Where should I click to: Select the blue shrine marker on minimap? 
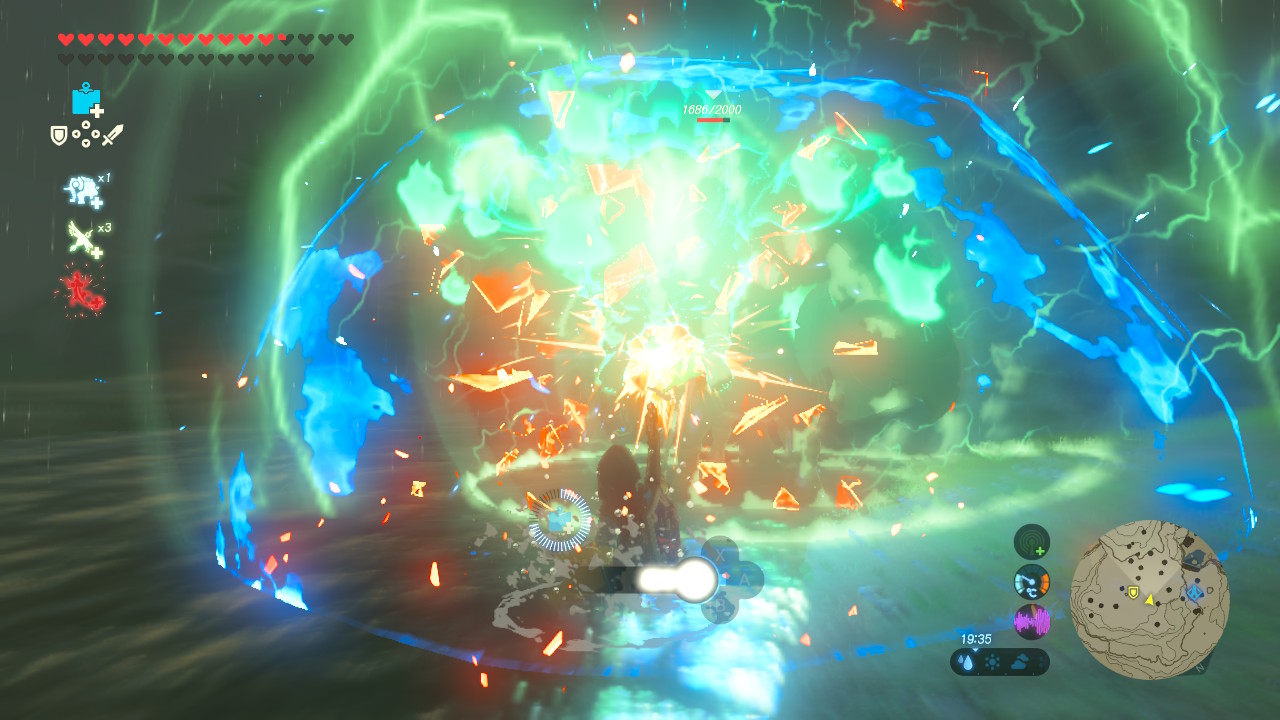pyautogui.click(x=1195, y=593)
